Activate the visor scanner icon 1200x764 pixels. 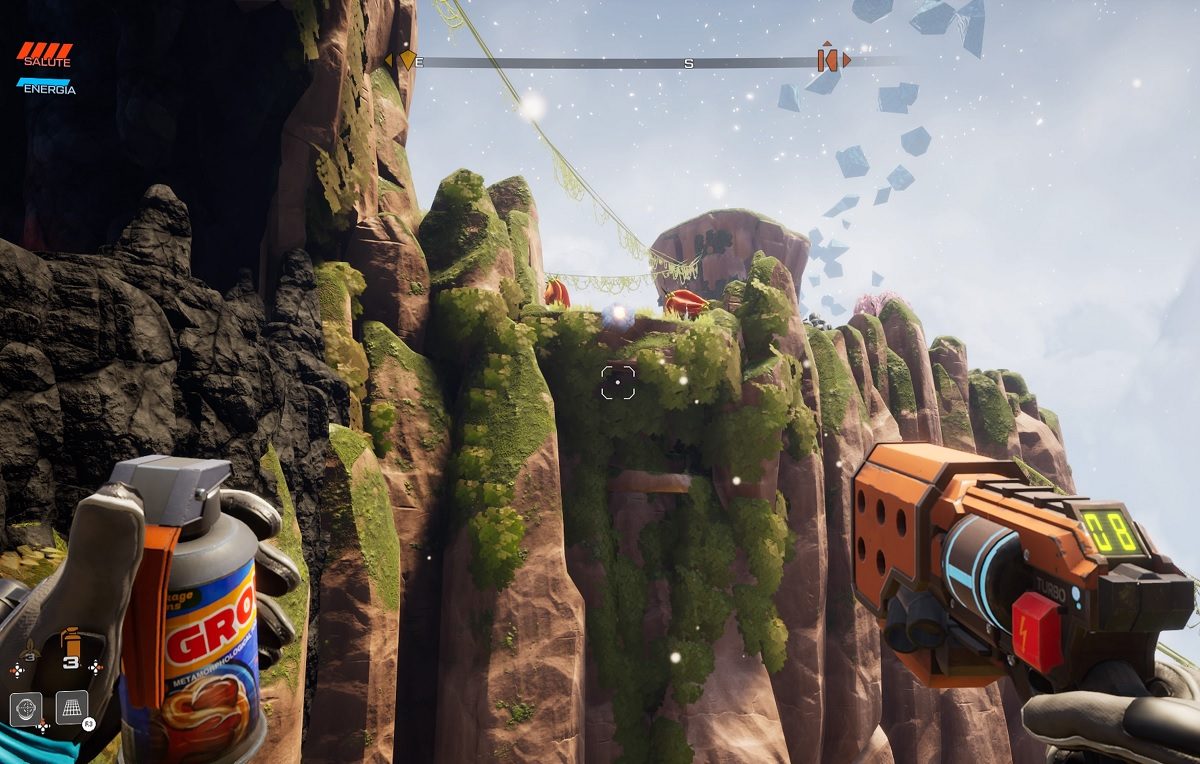coord(26,707)
